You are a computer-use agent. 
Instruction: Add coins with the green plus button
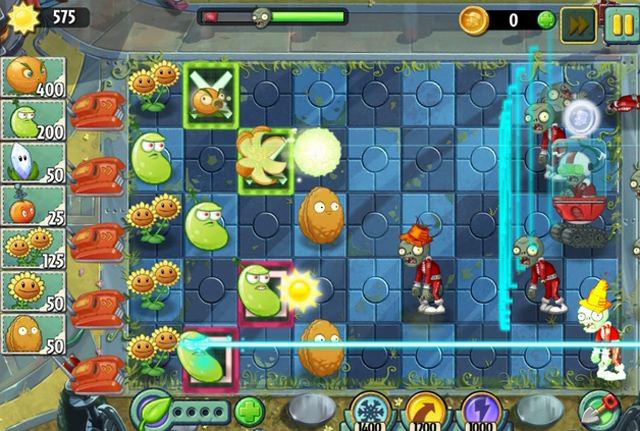[545, 19]
